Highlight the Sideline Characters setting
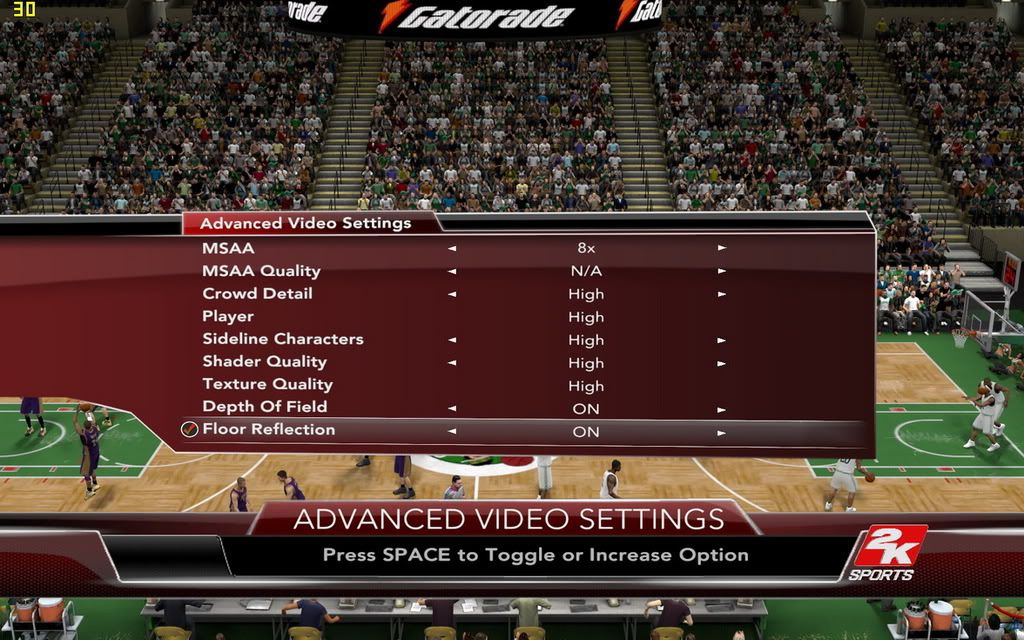 point(283,339)
